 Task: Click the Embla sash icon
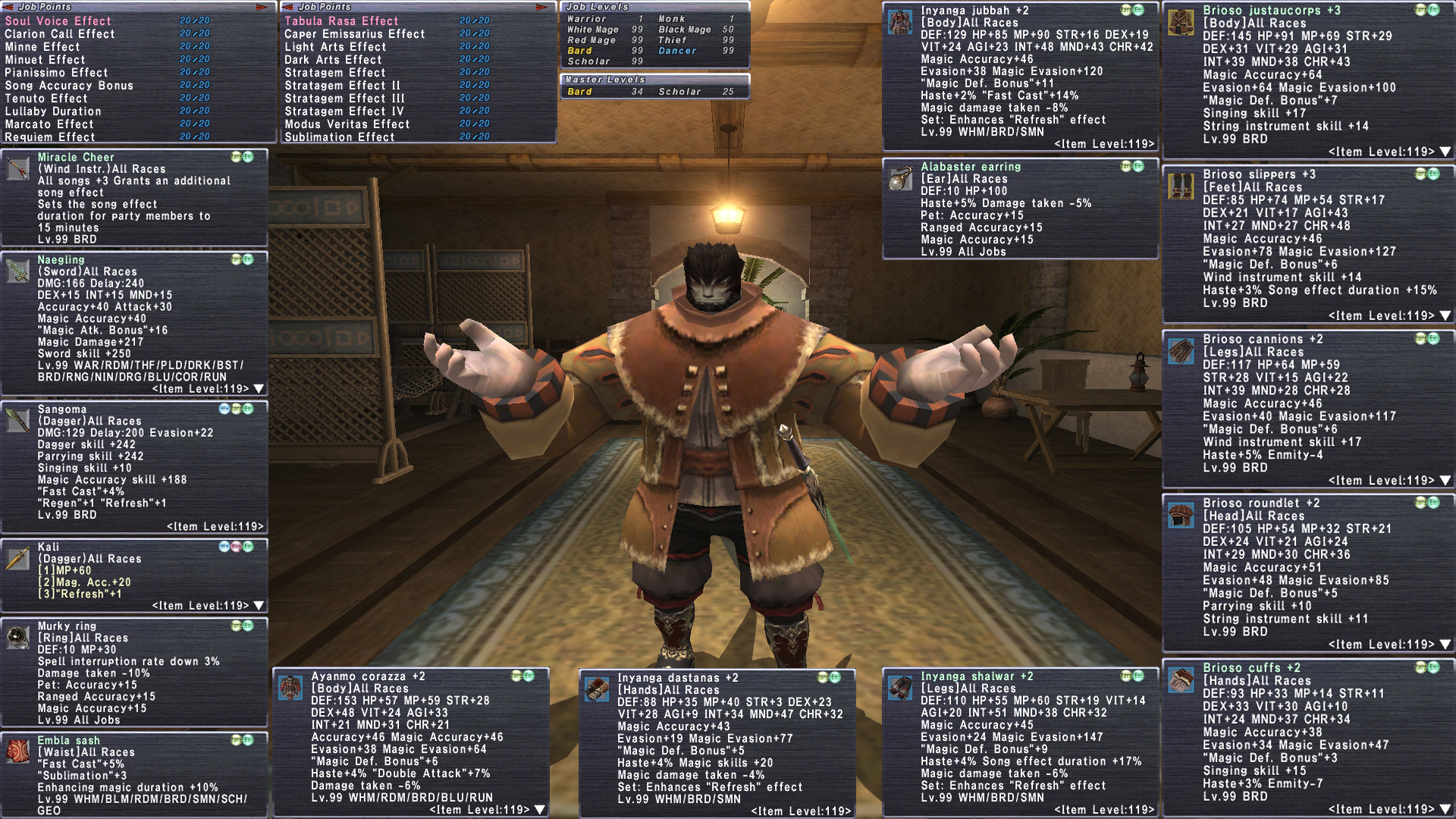(x=18, y=750)
